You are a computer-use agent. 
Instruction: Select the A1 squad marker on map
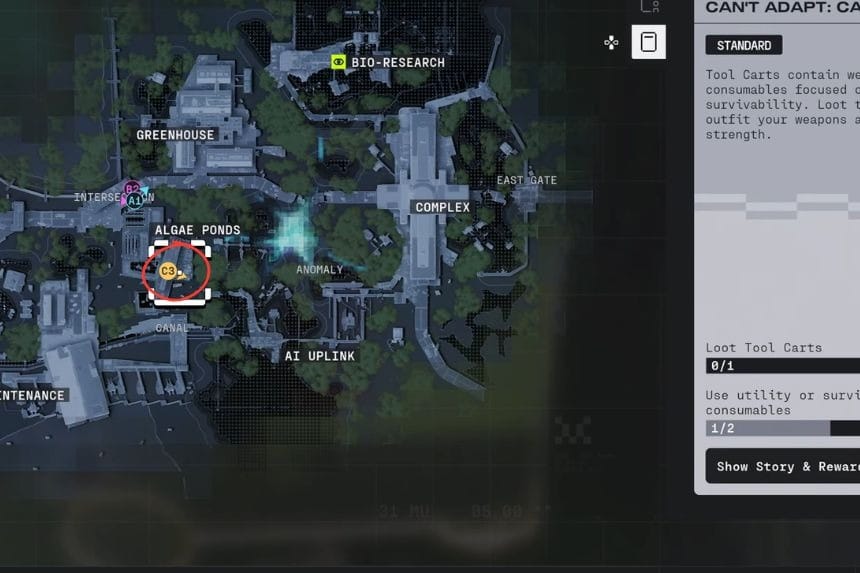134,201
